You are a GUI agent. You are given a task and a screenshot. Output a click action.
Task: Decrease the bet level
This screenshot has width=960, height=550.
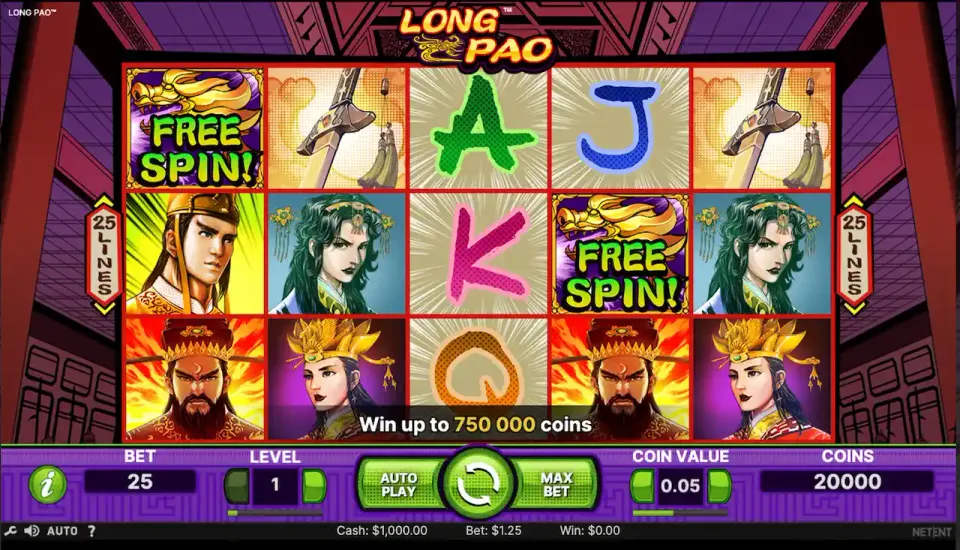236,486
